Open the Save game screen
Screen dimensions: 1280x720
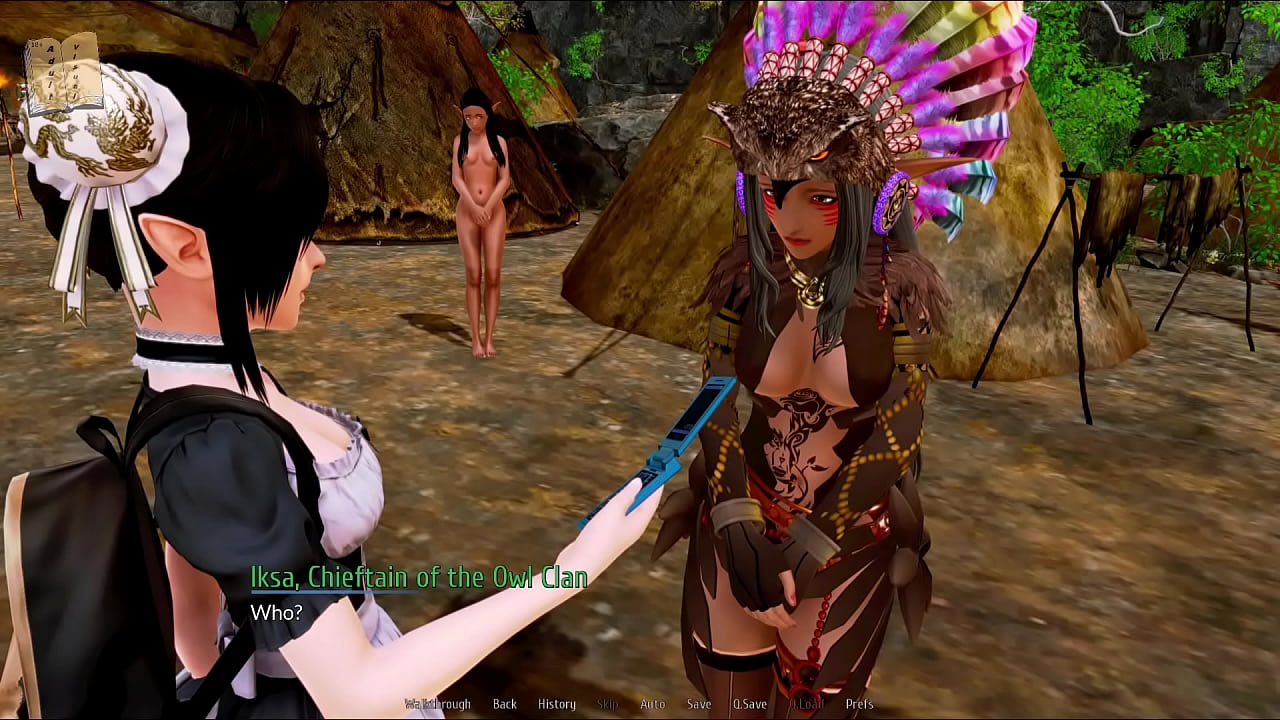[699, 704]
